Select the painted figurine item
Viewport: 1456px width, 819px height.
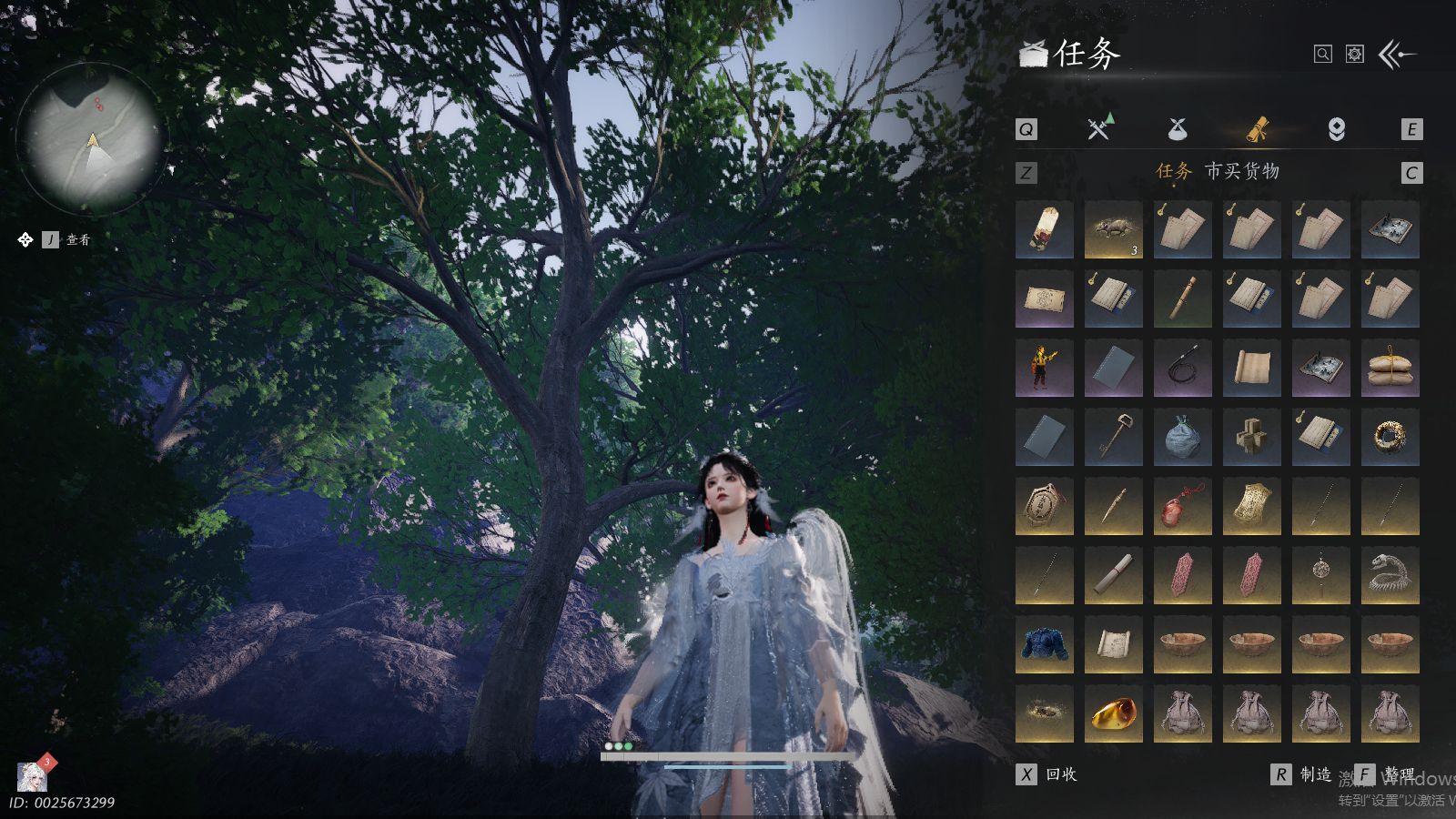(1044, 368)
